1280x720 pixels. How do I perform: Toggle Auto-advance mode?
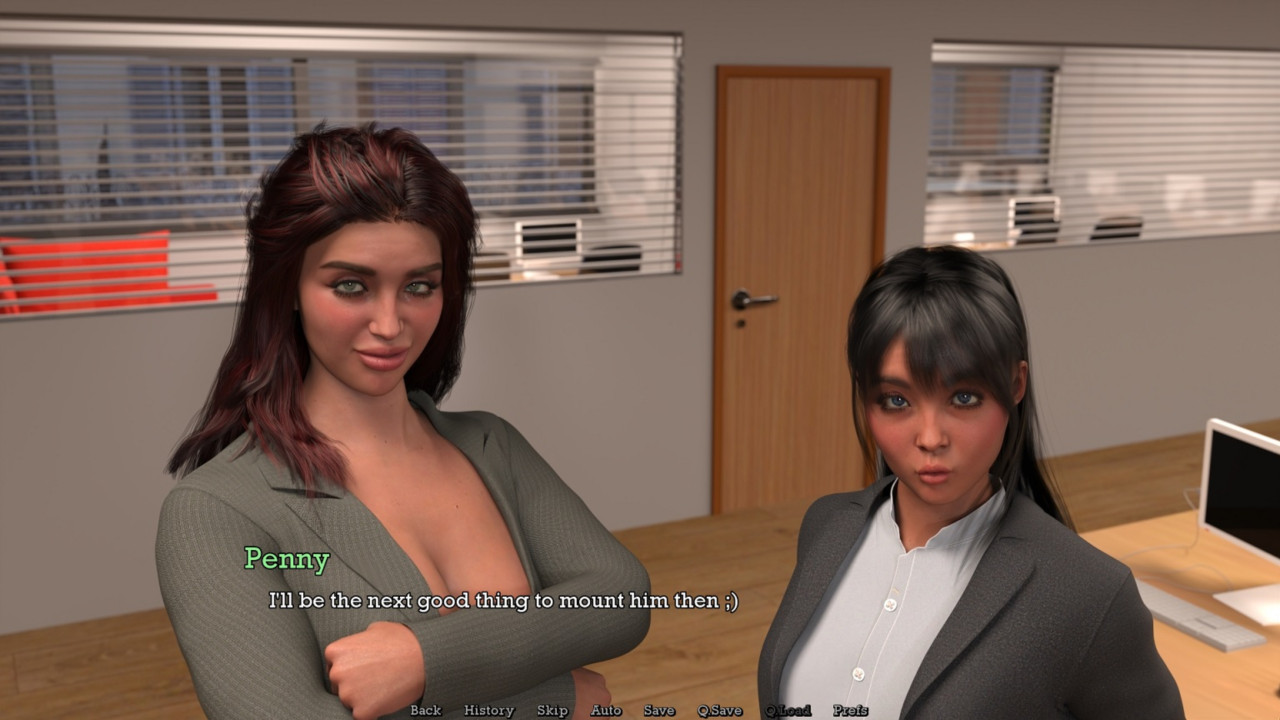606,710
